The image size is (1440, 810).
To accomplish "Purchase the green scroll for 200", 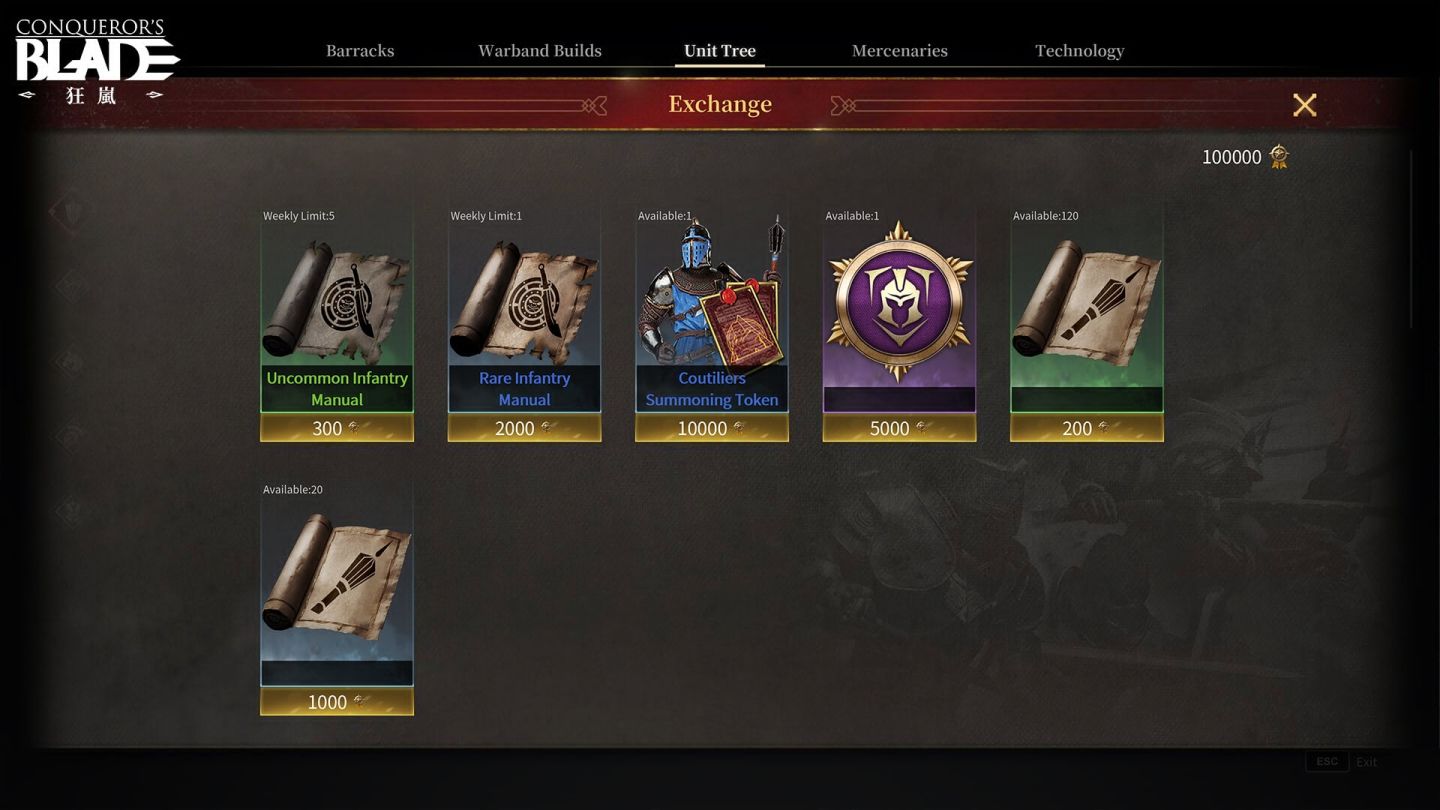I will pyautogui.click(x=1087, y=428).
